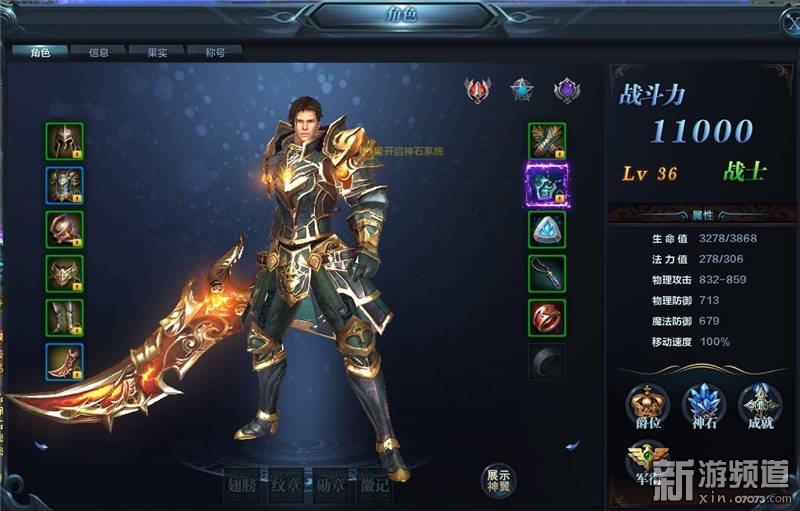Inspect the leg greaves equipment slot
Image resolution: width=800 pixels, height=511 pixels.
(64, 317)
